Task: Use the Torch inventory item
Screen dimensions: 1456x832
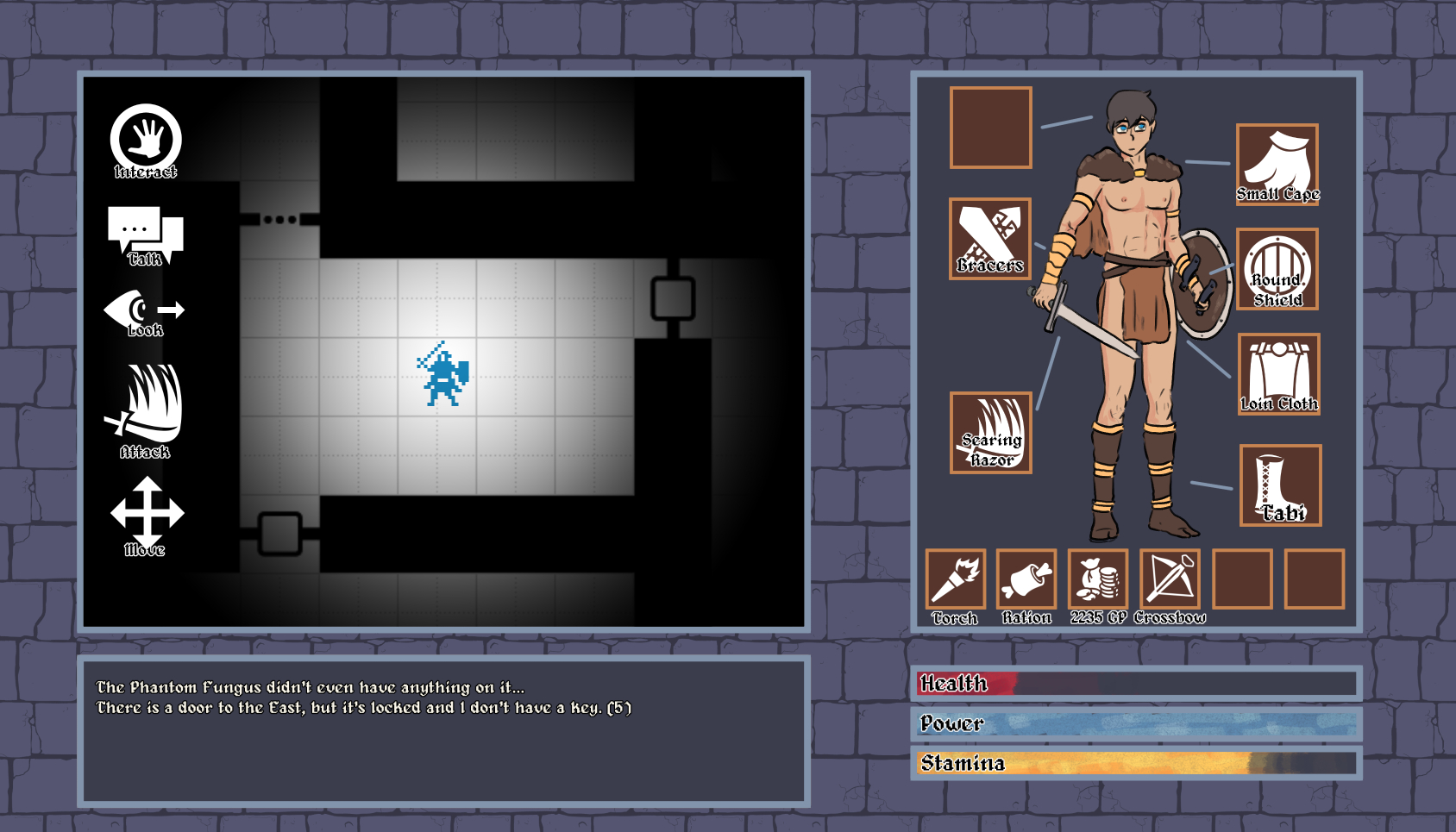Action: 955,579
